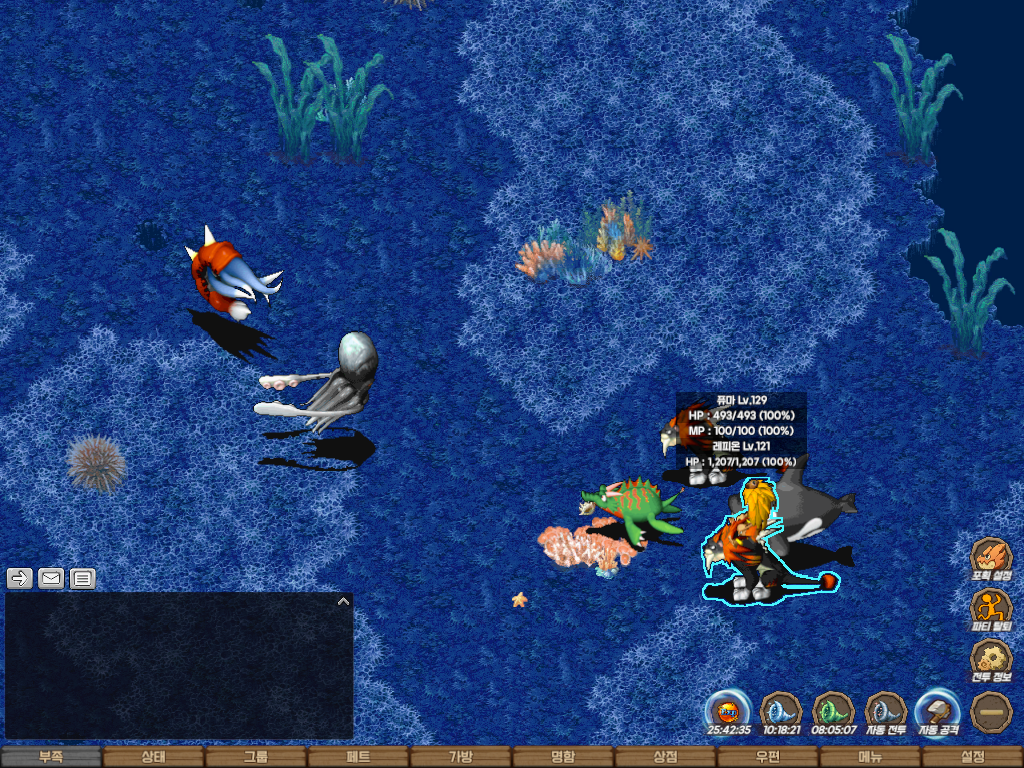Open the 부족 tab in the bottom bar
This screenshot has width=1024, height=768.
pos(51,757)
